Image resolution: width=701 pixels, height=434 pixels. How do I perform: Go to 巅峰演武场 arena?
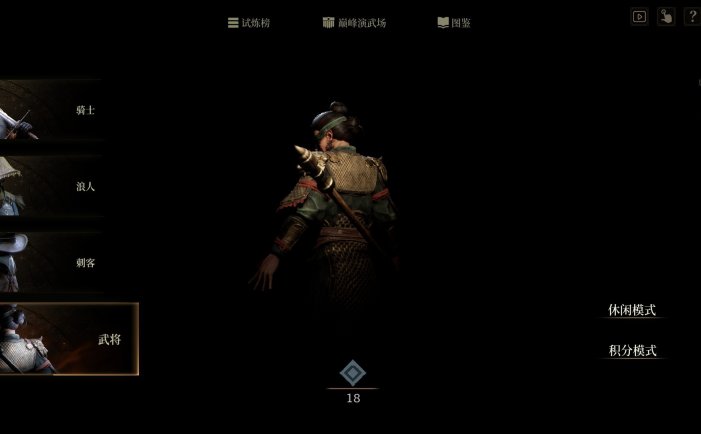coord(354,22)
